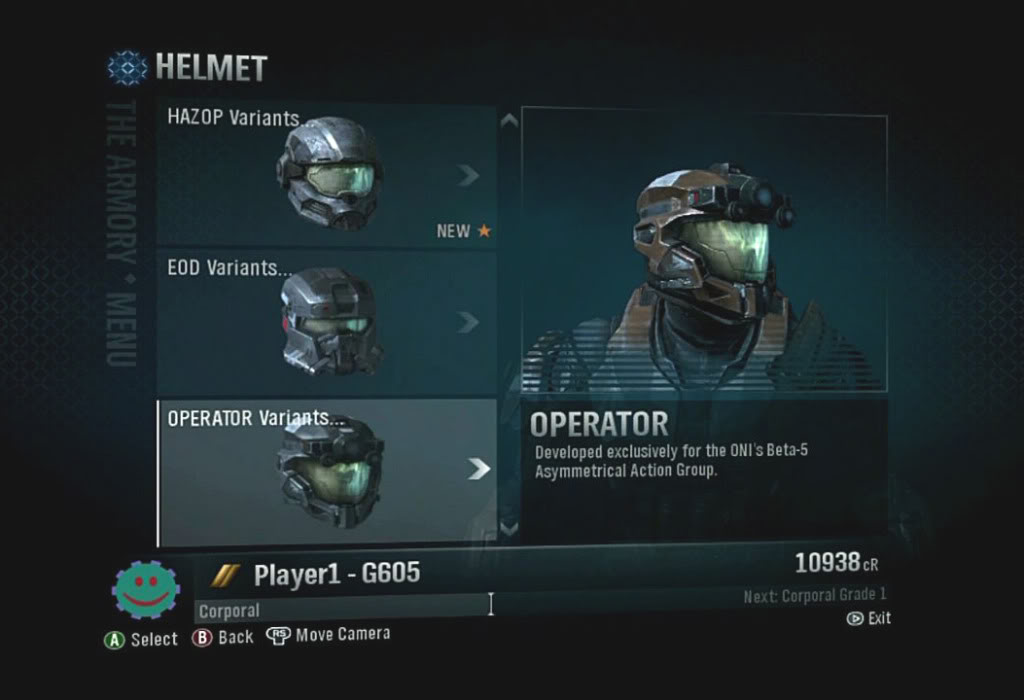Click the Player1 - G605 nameplate
This screenshot has height=700, width=1024.
336,574
